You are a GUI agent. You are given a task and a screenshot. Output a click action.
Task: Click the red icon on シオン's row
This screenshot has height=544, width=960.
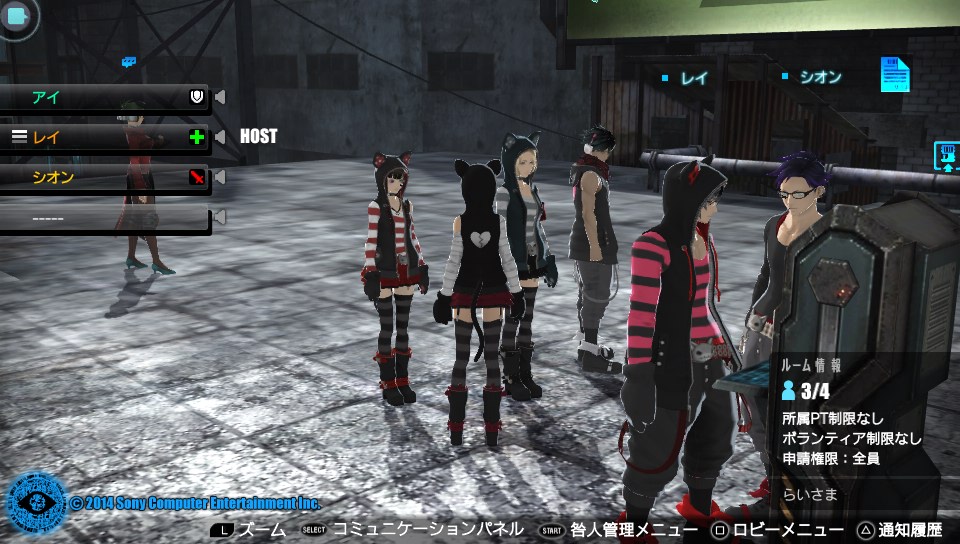(x=197, y=177)
